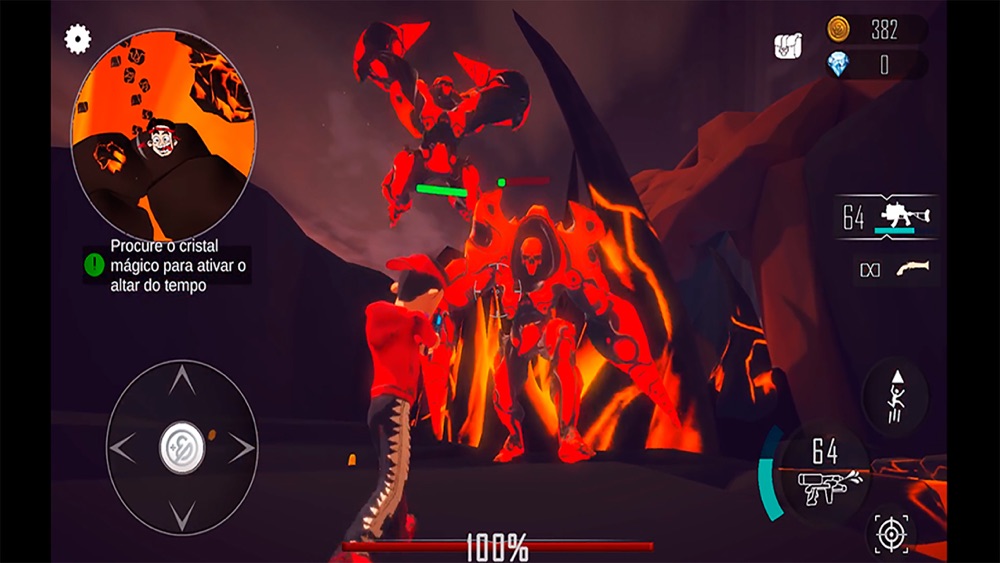Open the settings gear icon
This screenshot has width=1000, height=563.
point(78,39)
